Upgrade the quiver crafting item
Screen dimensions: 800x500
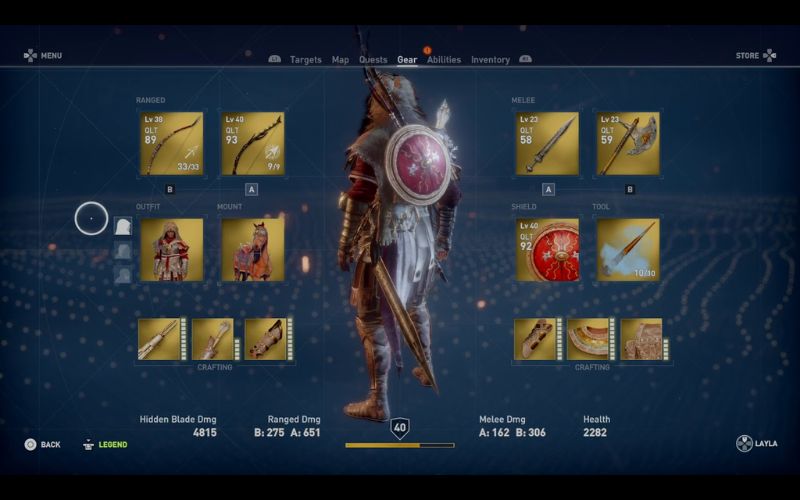pos(159,339)
